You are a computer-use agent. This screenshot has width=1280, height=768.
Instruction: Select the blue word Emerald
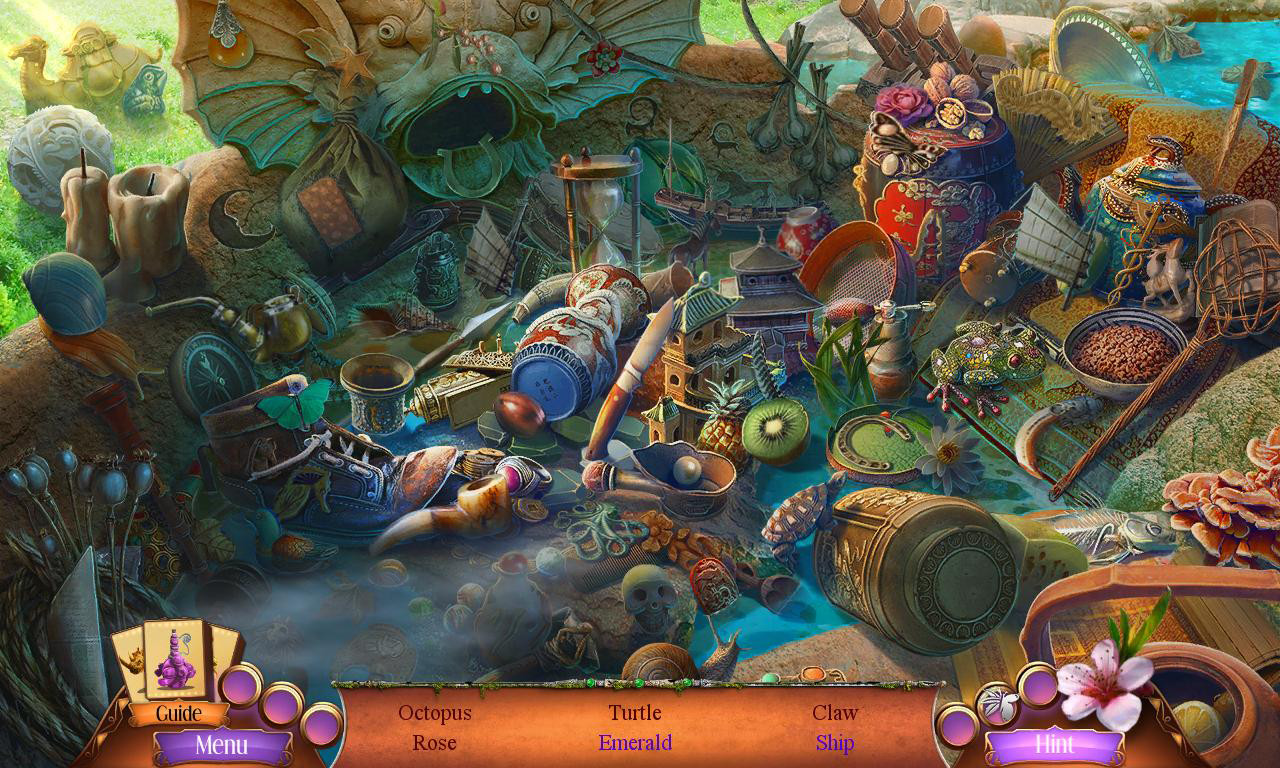(634, 743)
